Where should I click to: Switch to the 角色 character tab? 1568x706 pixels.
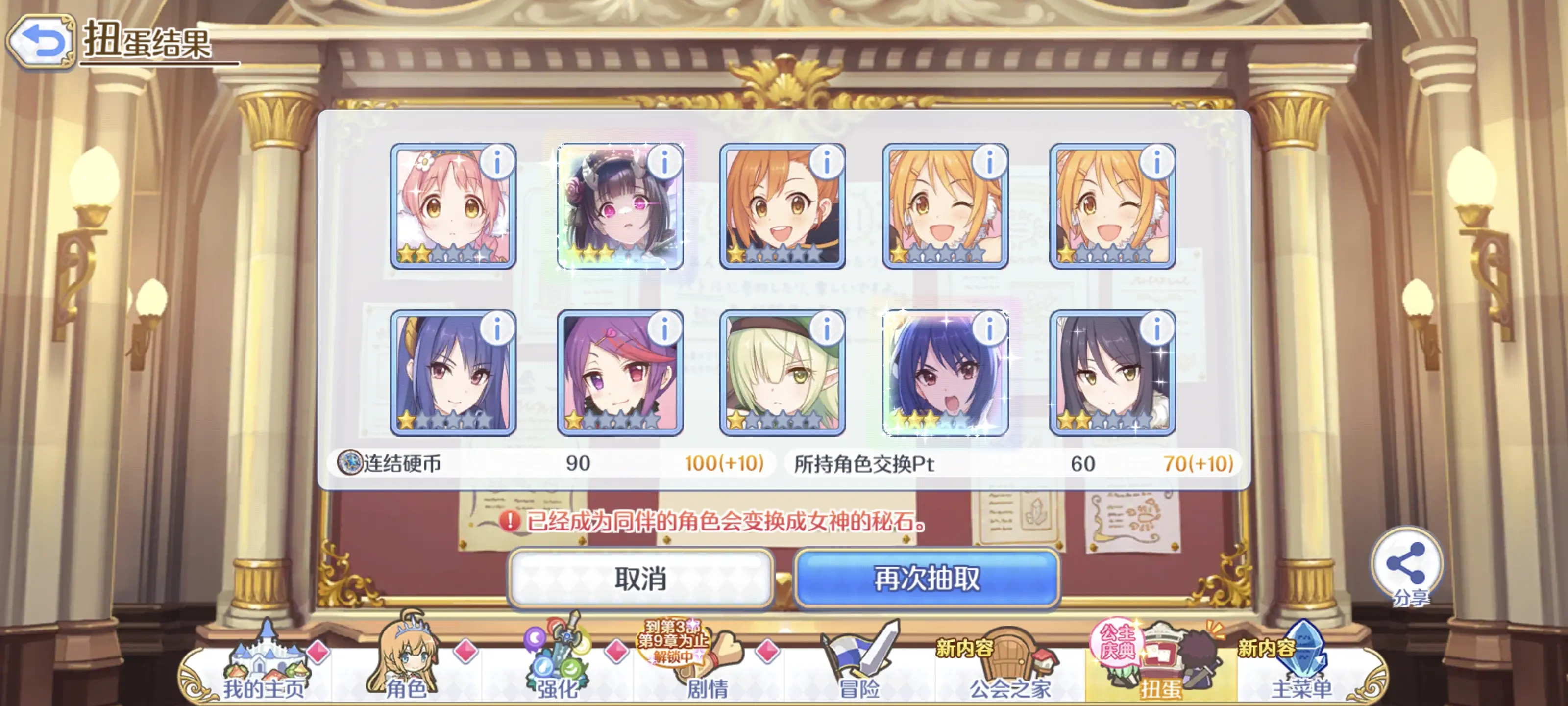pyautogui.click(x=405, y=668)
